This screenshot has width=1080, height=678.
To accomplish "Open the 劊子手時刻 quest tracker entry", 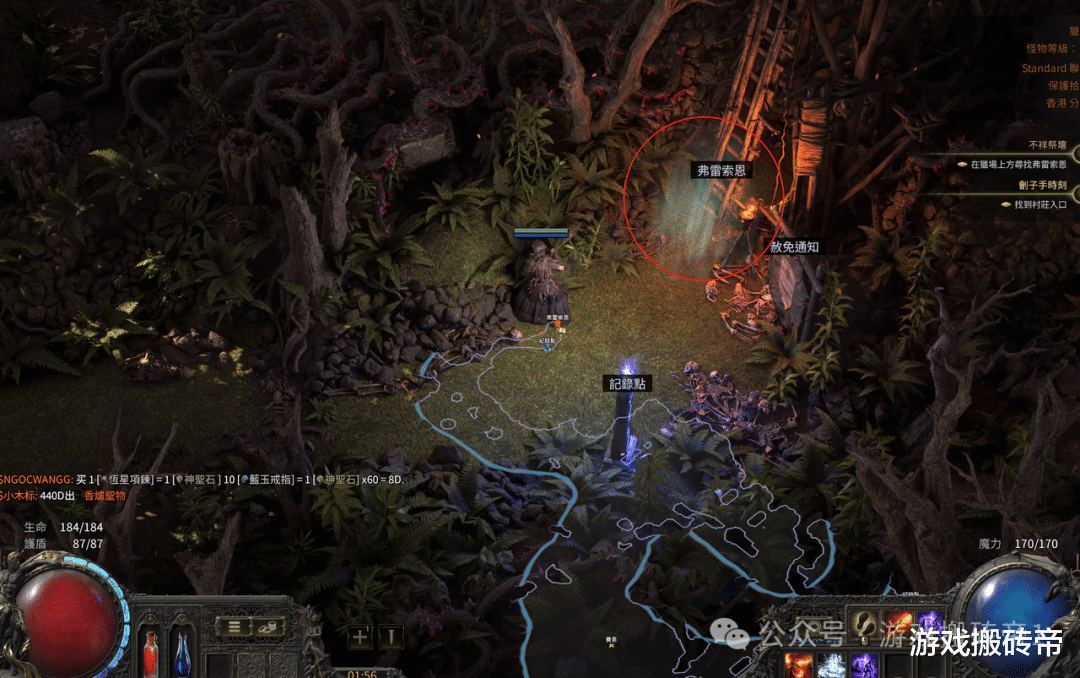I will [x=1042, y=185].
